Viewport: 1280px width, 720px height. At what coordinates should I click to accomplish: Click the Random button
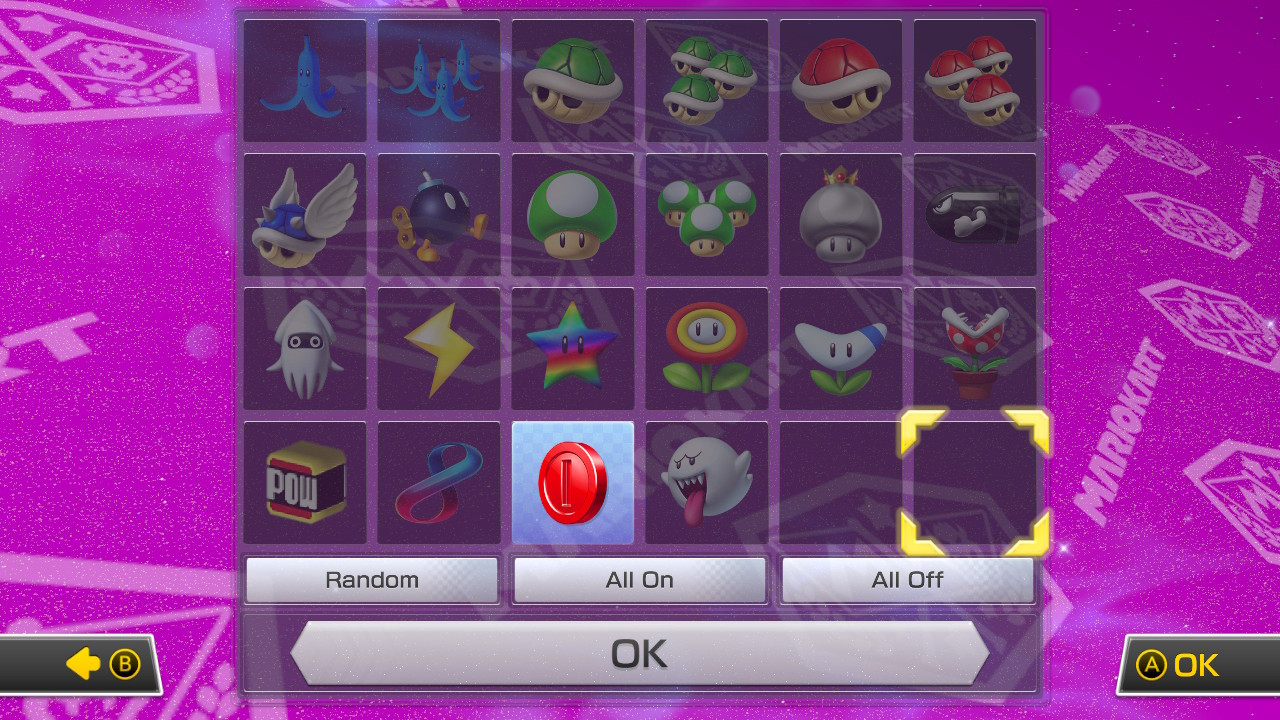coord(371,579)
